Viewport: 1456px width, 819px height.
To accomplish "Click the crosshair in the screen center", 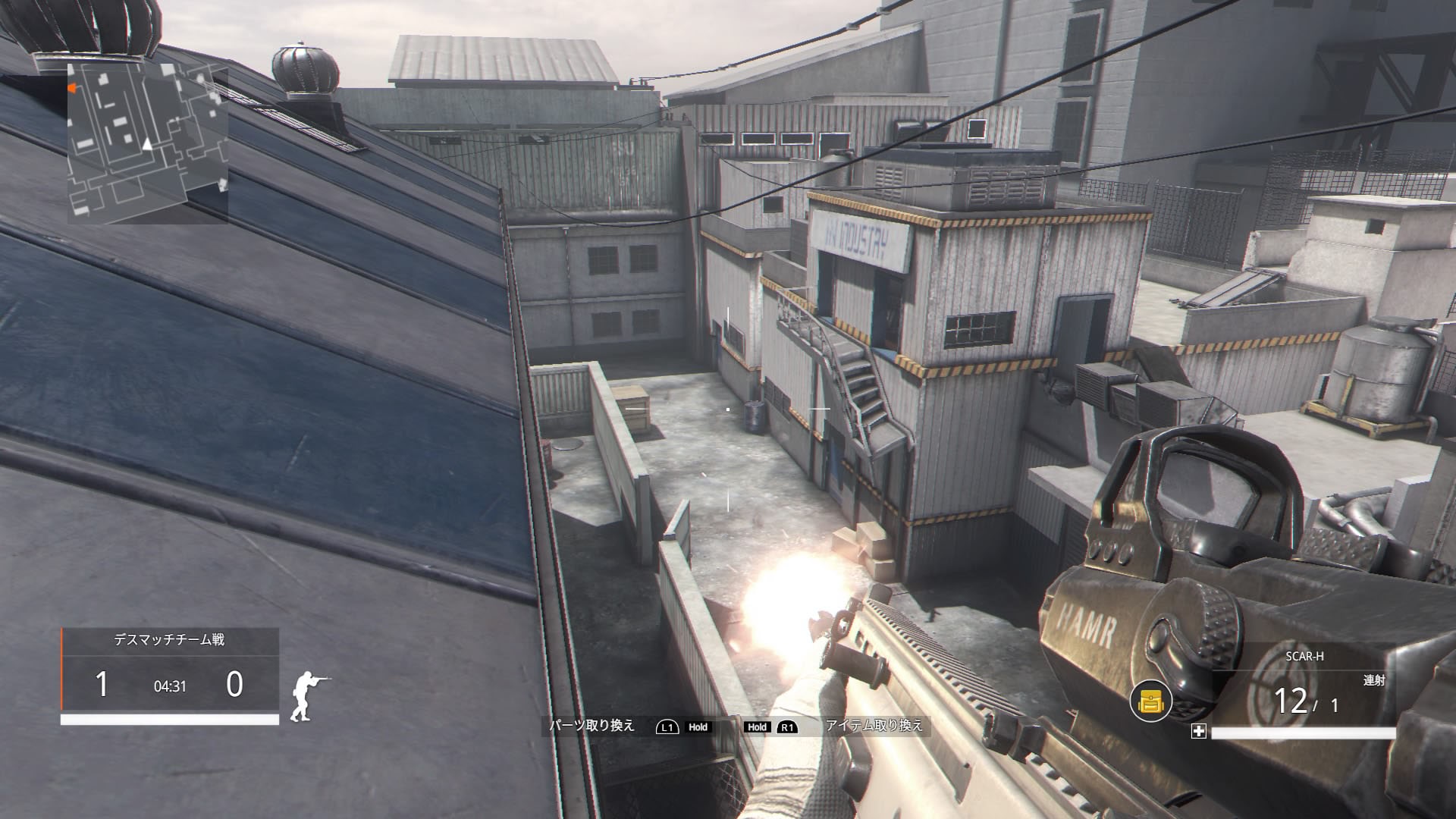I will pos(728,409).
